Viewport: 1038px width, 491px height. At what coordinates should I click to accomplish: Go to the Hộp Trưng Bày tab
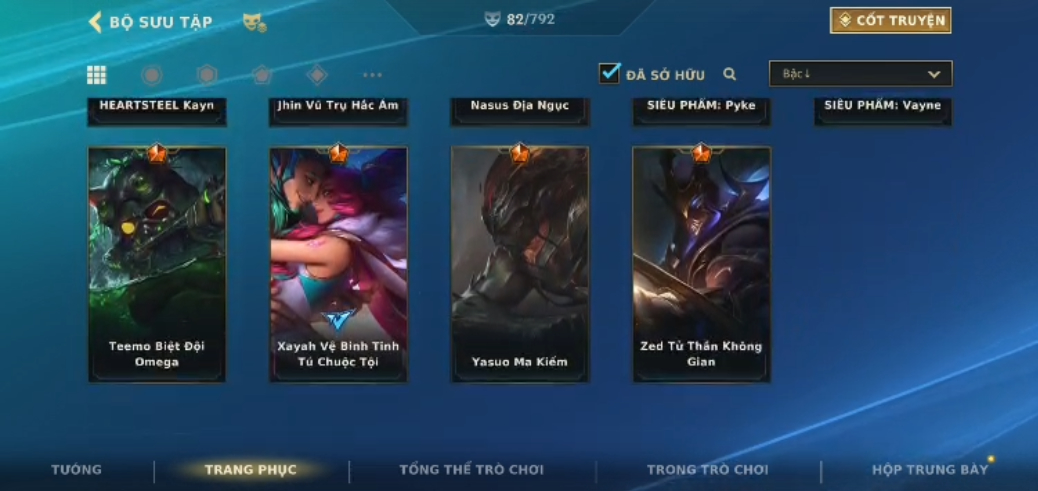(x=929, y=470)
